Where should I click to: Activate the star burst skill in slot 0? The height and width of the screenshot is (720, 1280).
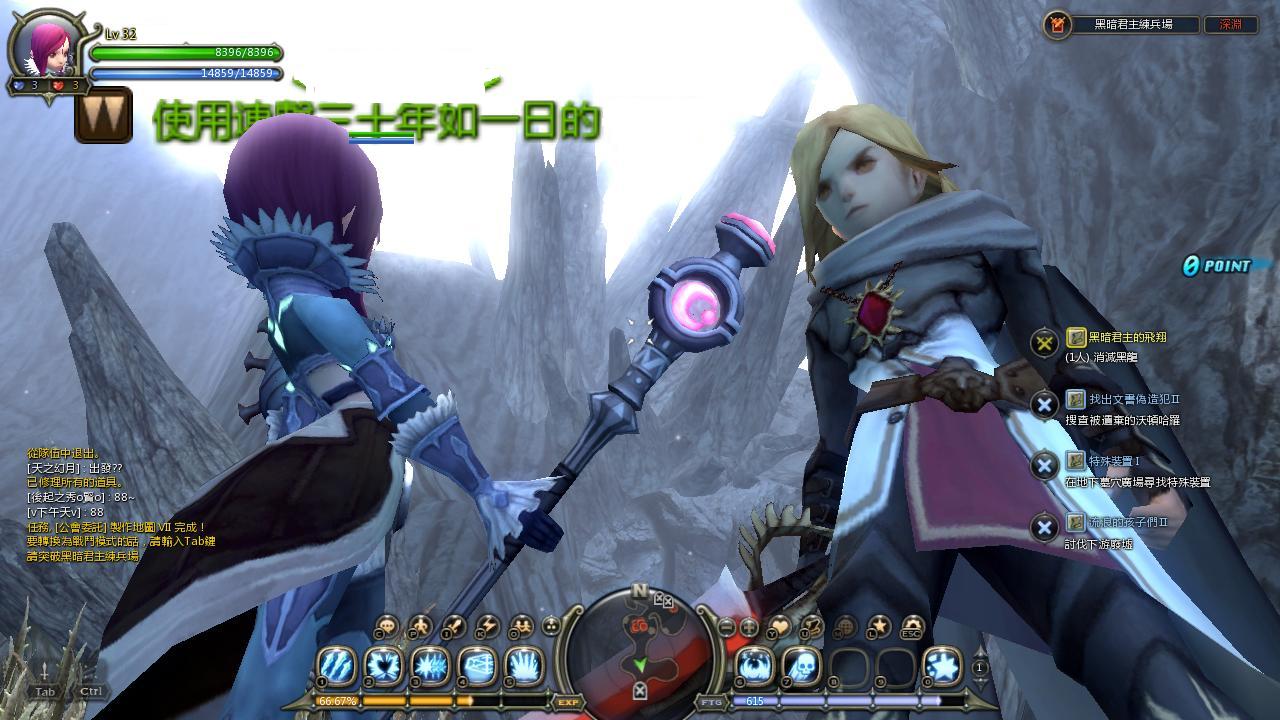(942, 666)
